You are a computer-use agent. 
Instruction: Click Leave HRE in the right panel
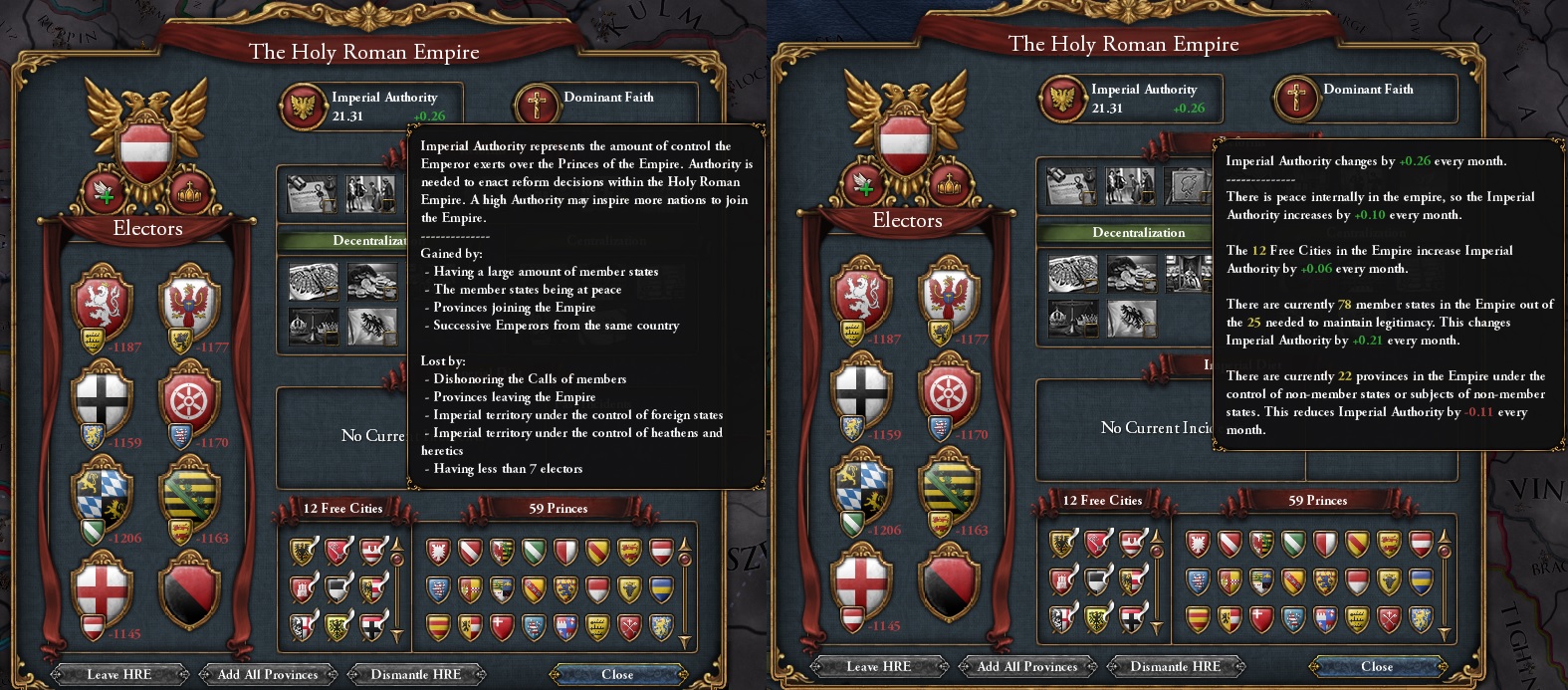click(878, 666)
